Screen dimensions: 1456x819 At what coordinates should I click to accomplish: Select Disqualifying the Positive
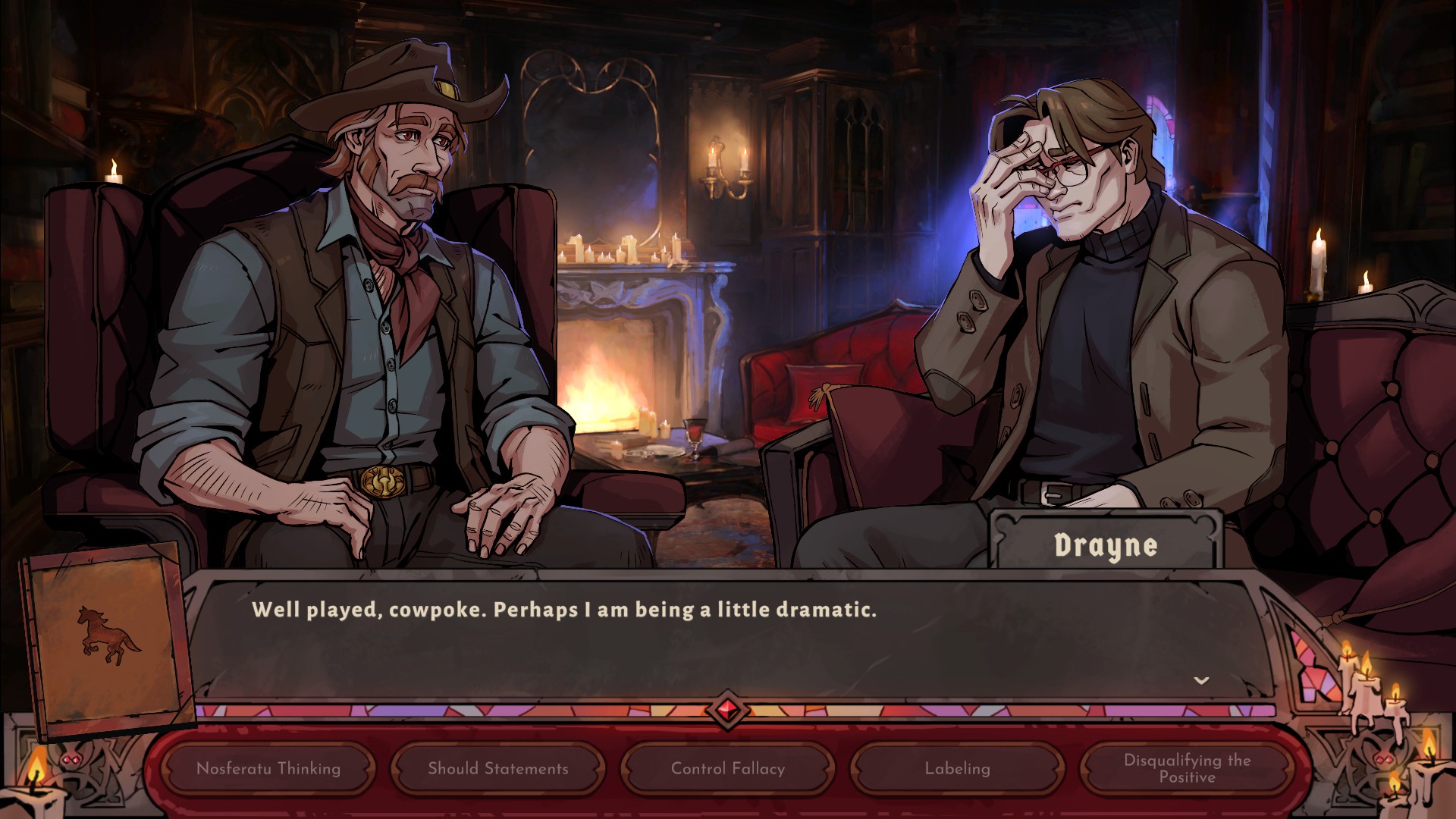point(1187,768)
